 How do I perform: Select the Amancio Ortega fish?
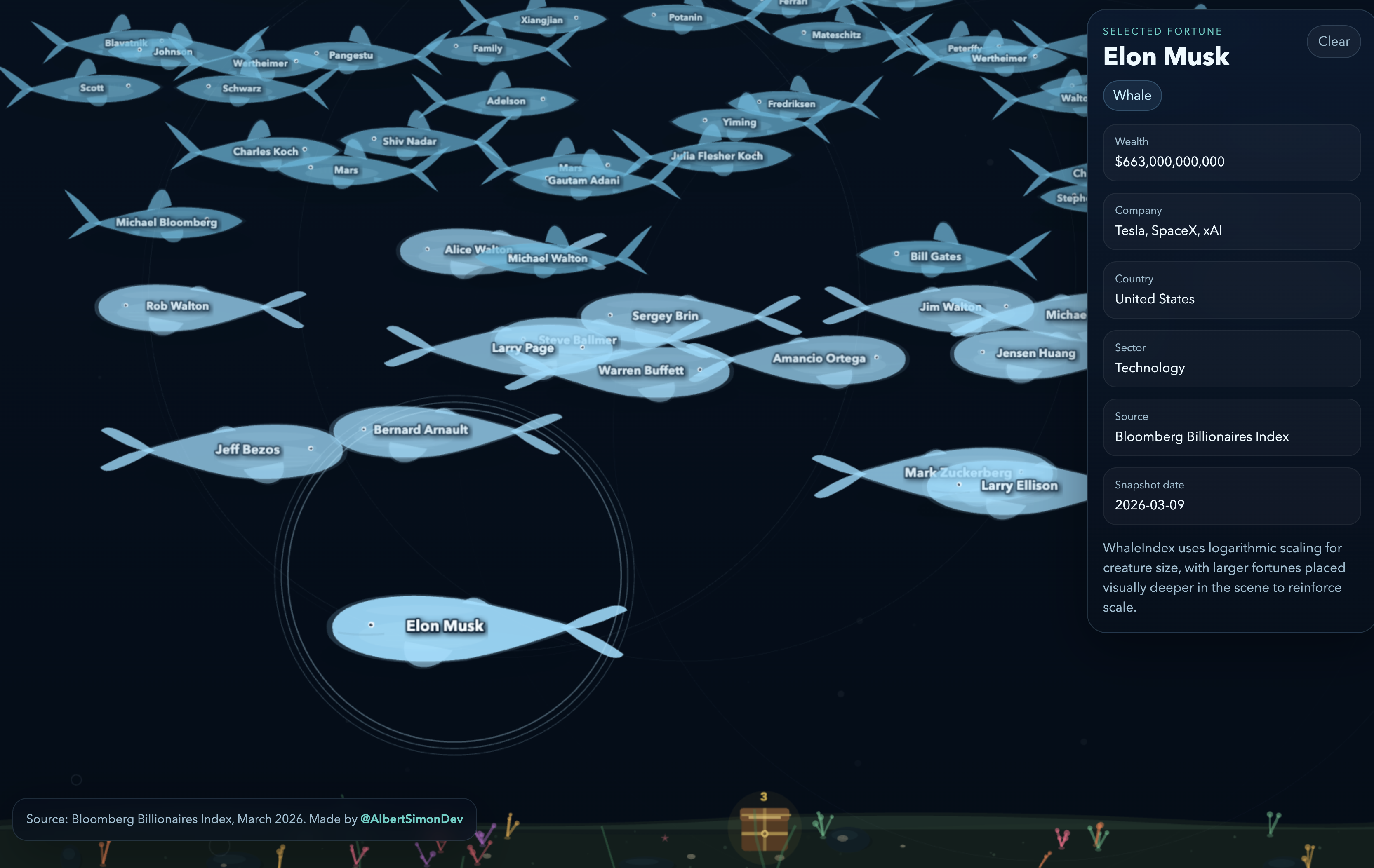819,359
